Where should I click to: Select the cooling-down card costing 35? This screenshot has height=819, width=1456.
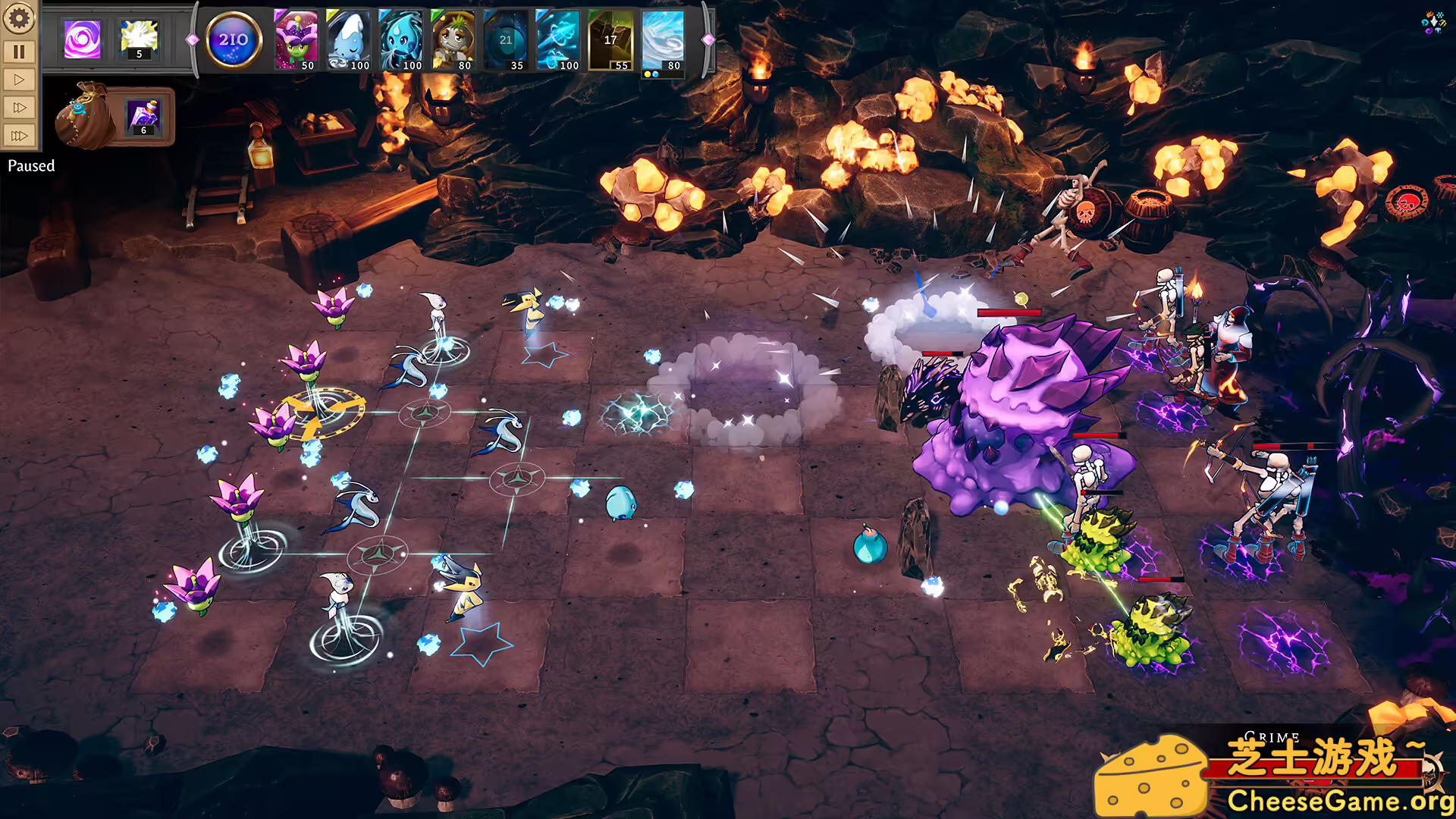pos(505,40)
